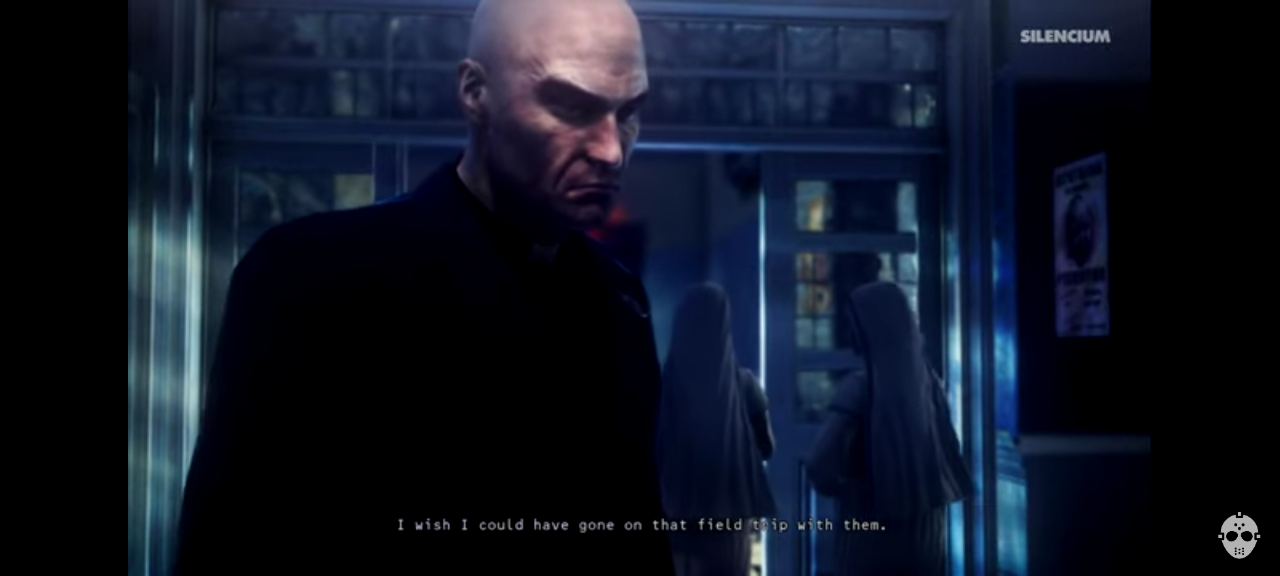Click the hockey mask channel watermark
1280x576 pixels.
(x=1238, y=536)
